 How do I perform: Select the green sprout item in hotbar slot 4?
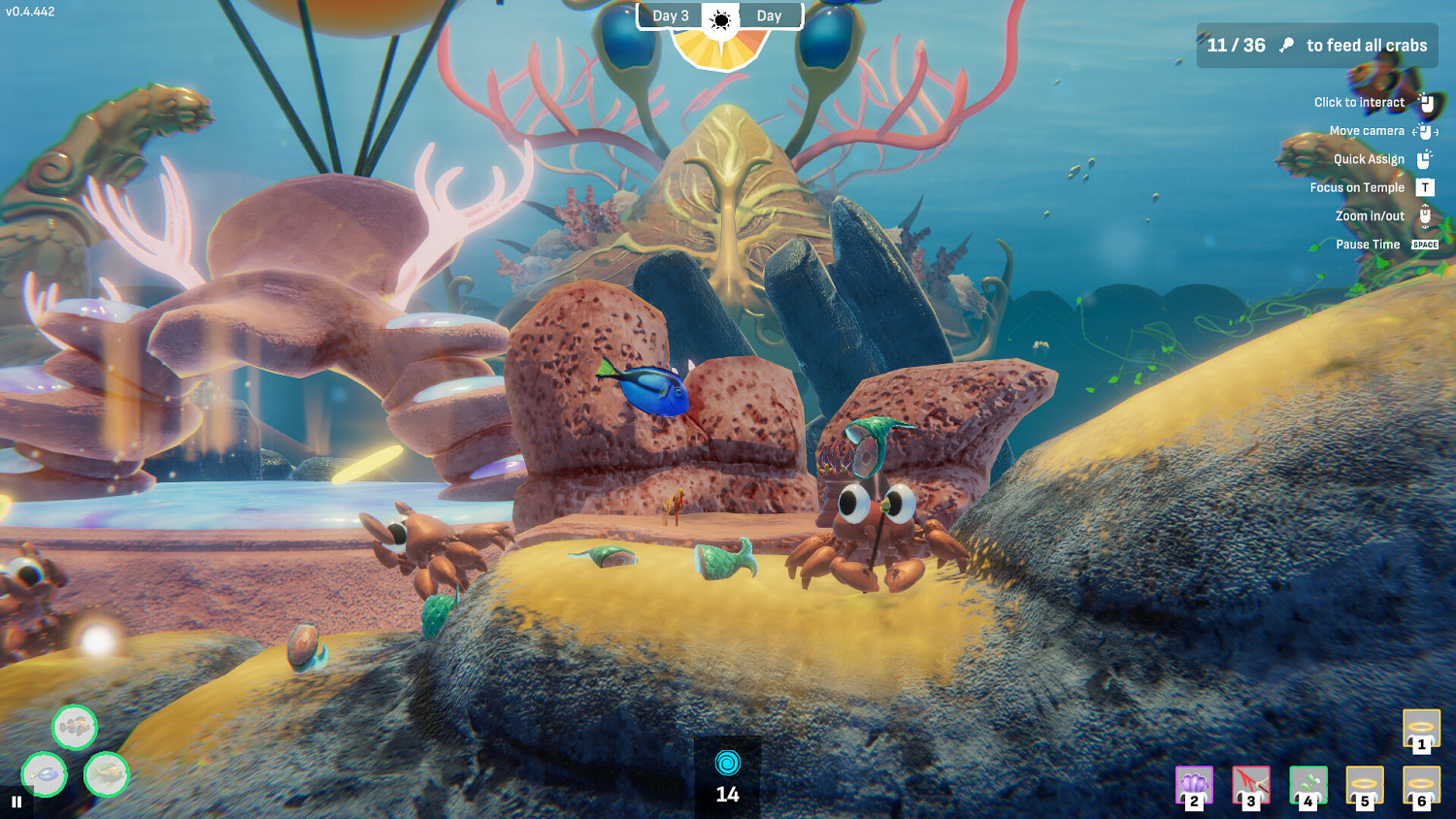click(1307, 786)
